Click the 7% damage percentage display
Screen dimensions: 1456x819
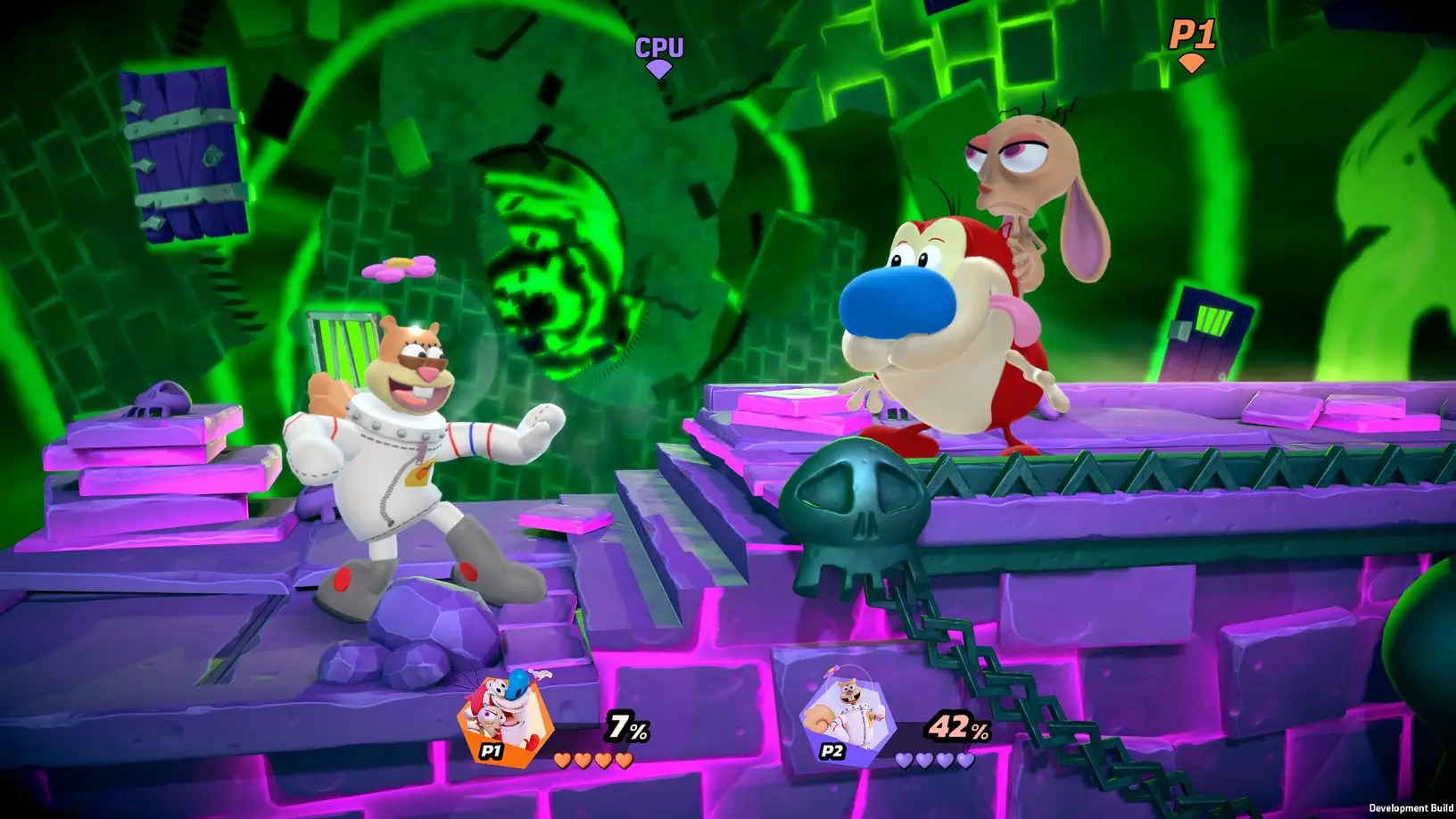[625, 726]
